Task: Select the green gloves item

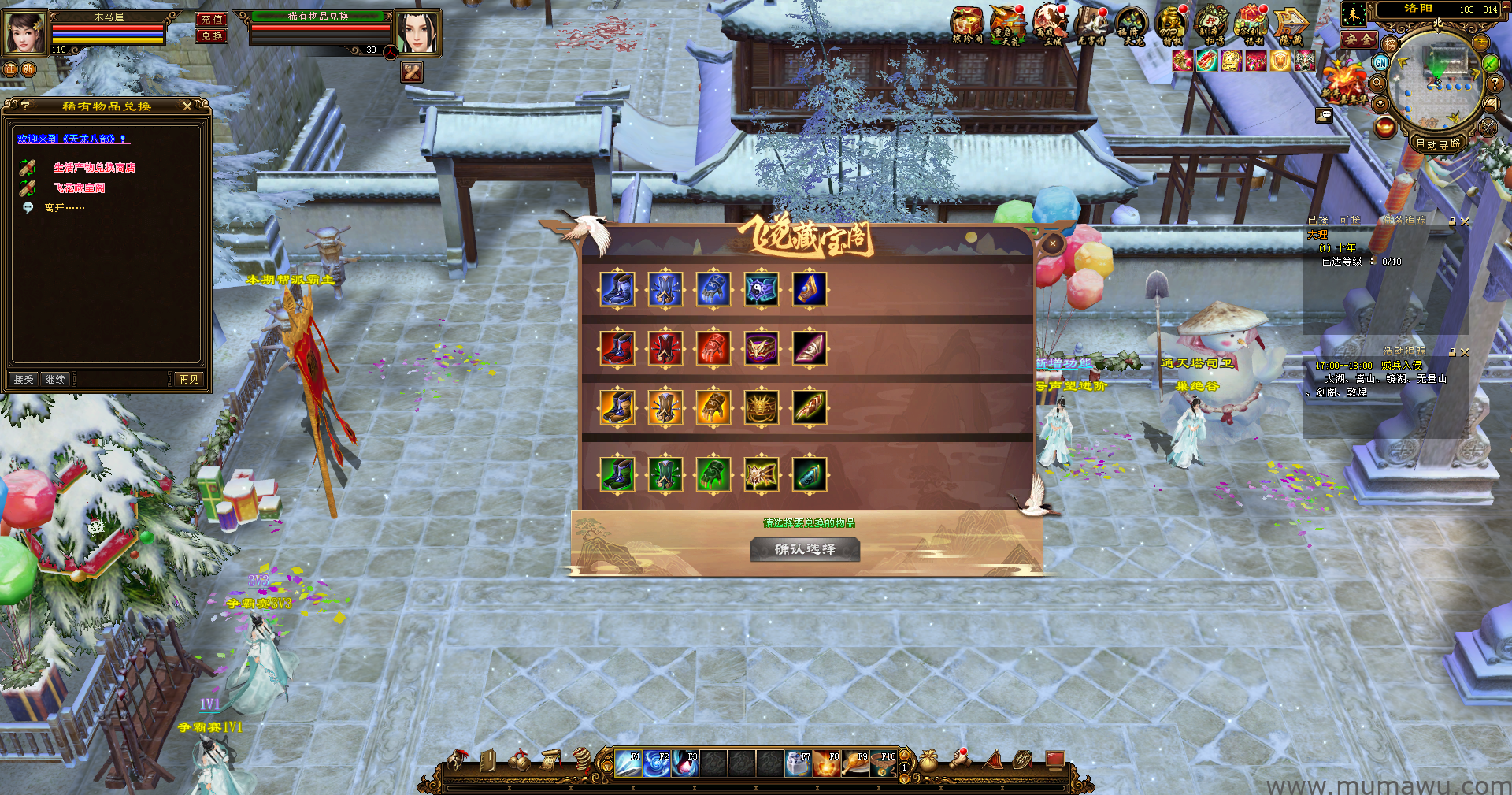Action: tap(713, 474)
